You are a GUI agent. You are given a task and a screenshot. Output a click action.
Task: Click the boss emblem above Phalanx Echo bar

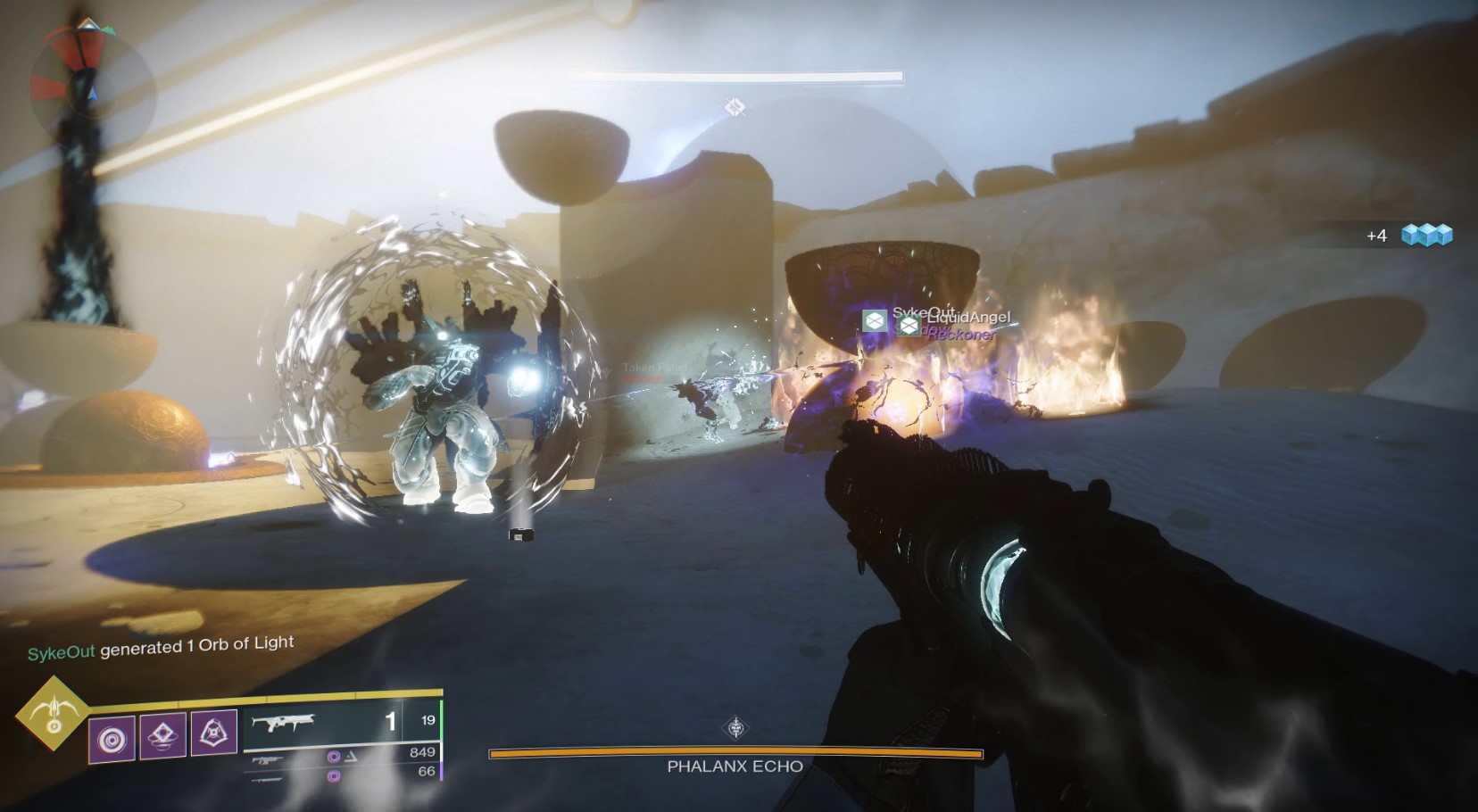(x=735, y=728)
